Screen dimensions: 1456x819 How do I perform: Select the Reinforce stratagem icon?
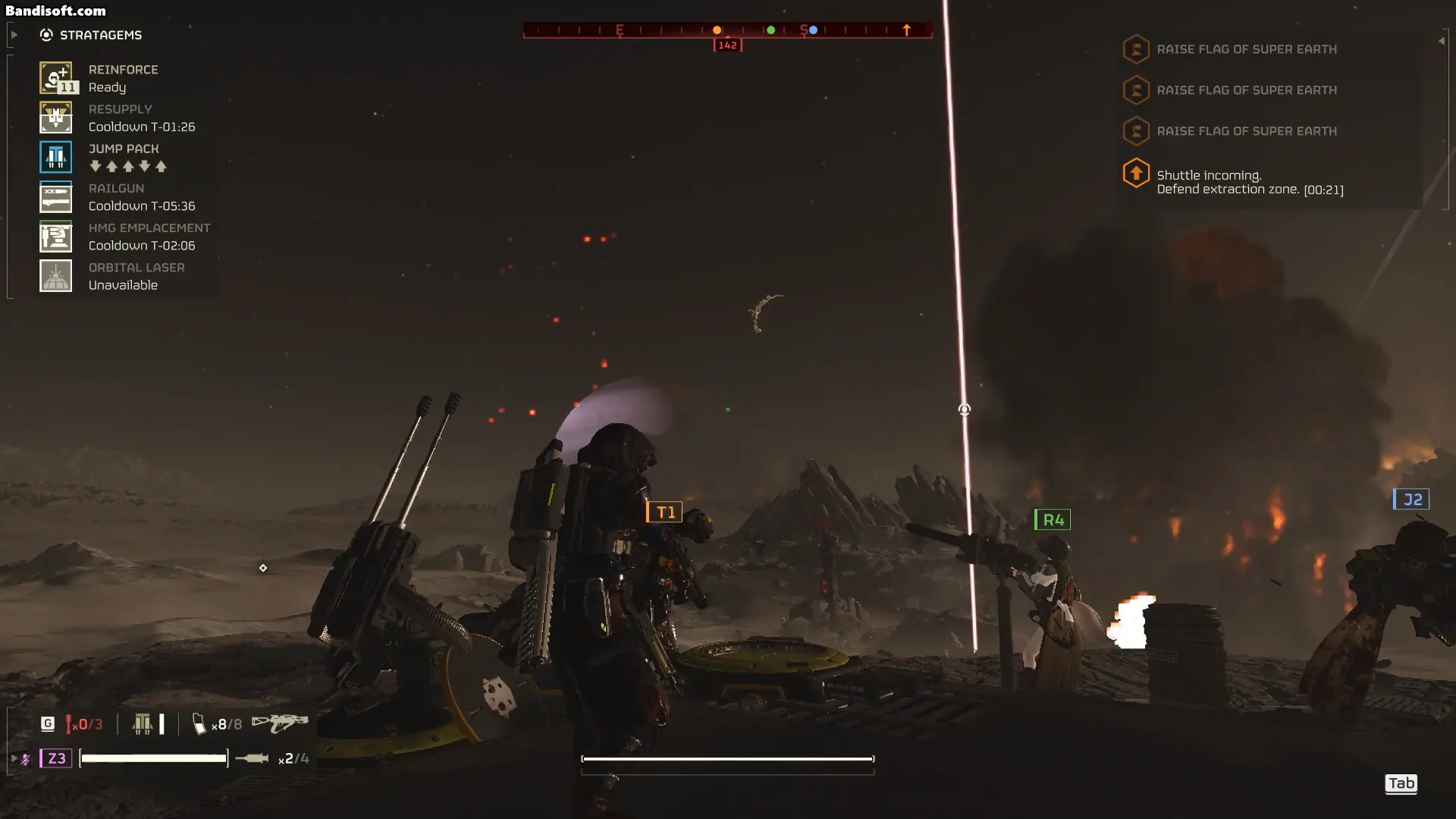click(55, 78)
